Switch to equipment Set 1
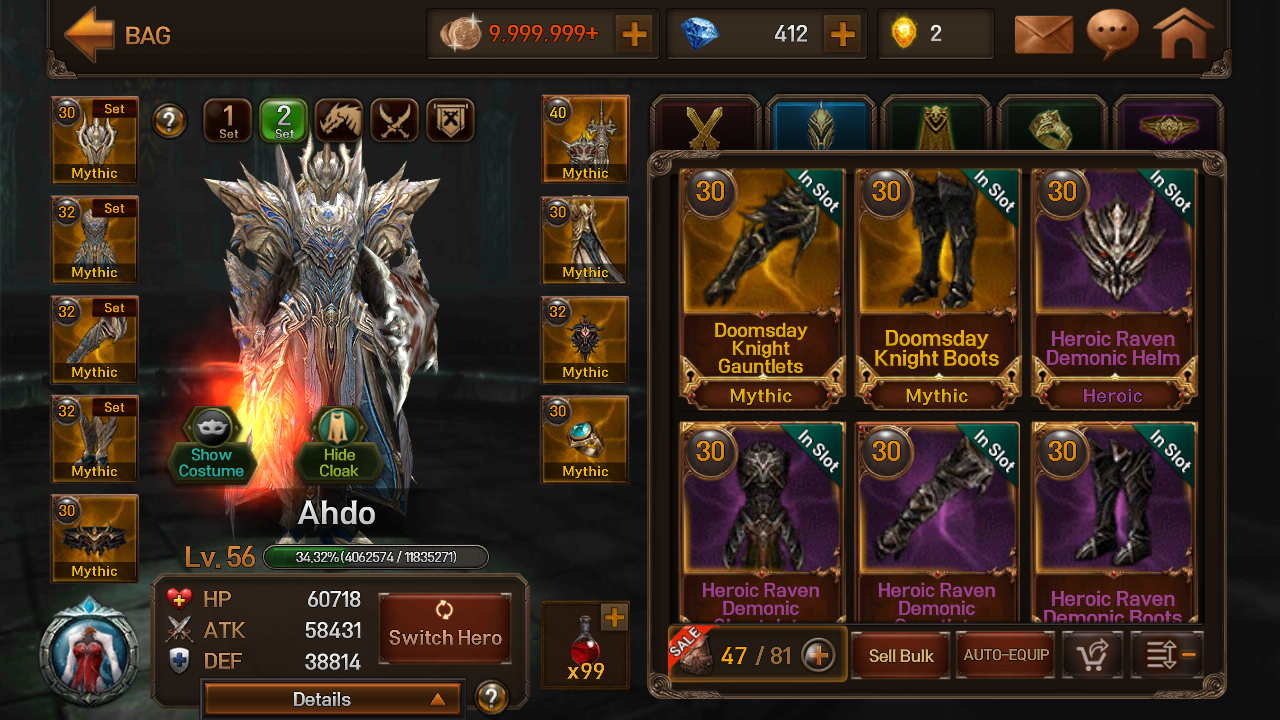The width and height of the screenshot is (1280, 720). [228, 121]
